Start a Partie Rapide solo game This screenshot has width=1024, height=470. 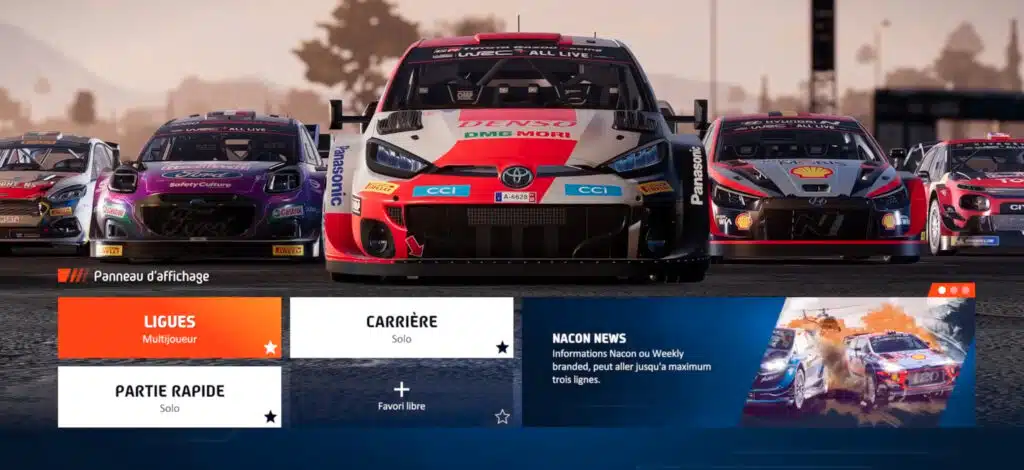click(169, 396)
